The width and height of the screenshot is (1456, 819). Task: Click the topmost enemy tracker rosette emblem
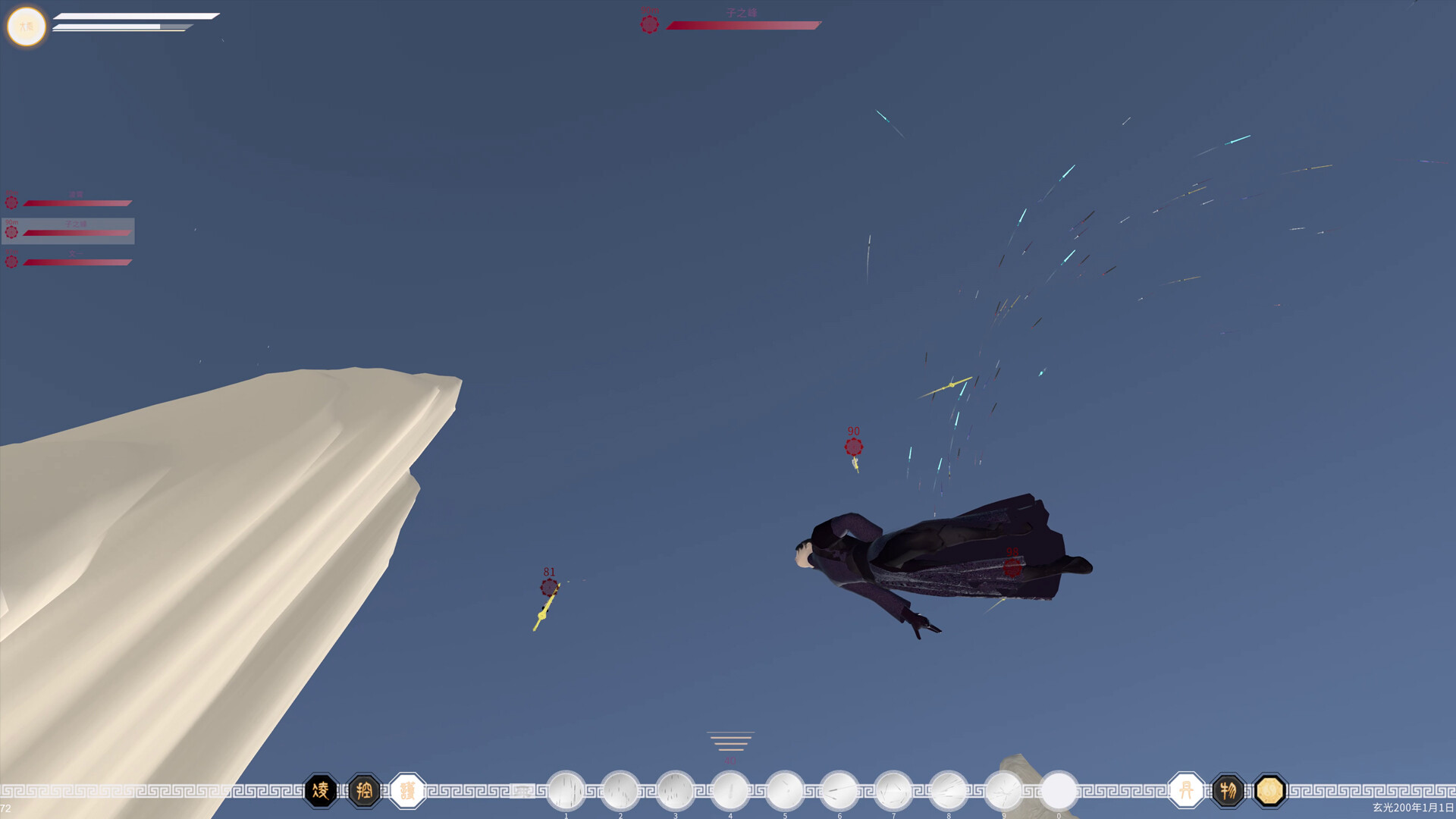[11, 202]
